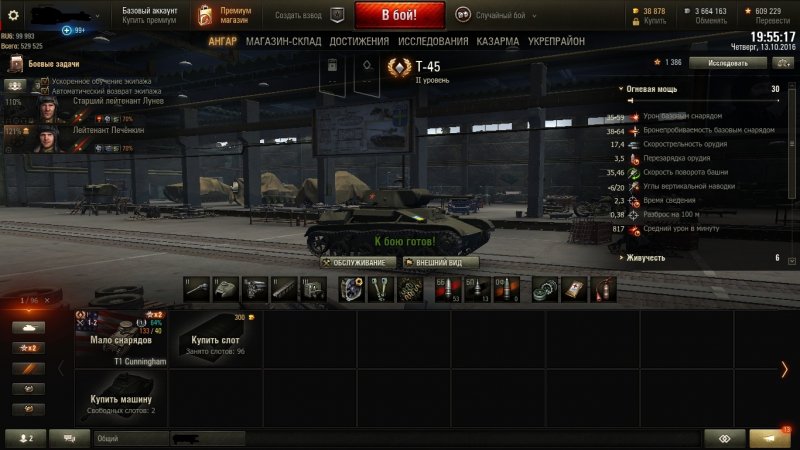Viewport: 800px width, 450px height.
Task: Open the game settings gear menu
Action: click(14, 15)
